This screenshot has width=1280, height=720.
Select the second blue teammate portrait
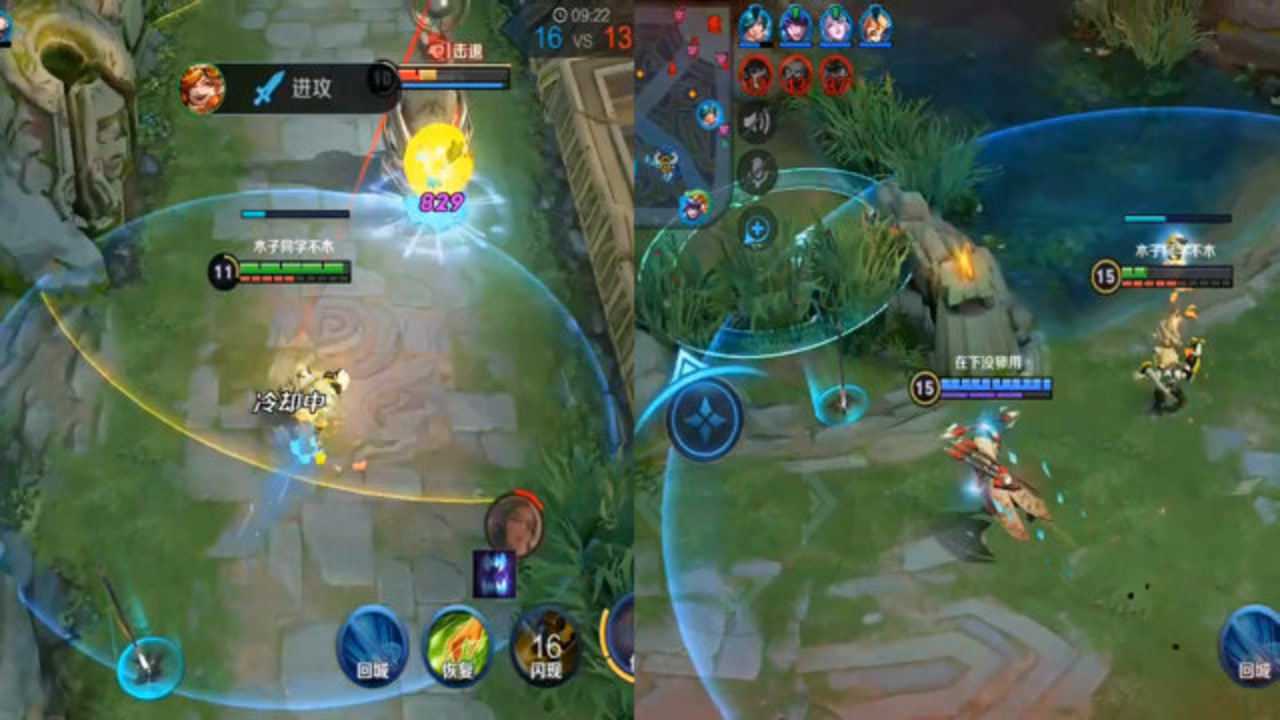pyautogui.click(x=796, y=25)
